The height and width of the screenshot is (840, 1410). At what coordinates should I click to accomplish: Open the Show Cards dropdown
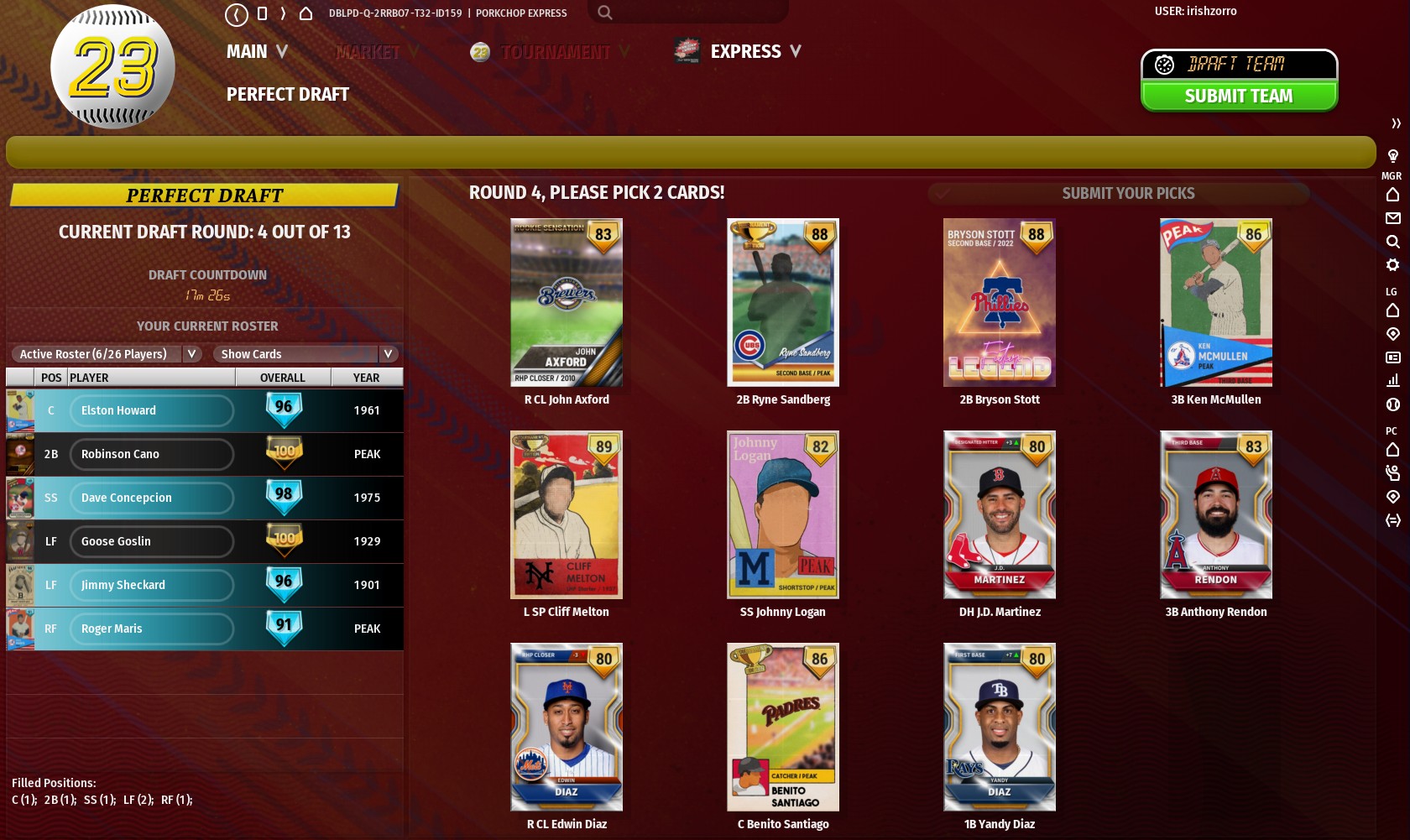coord(305,354)
